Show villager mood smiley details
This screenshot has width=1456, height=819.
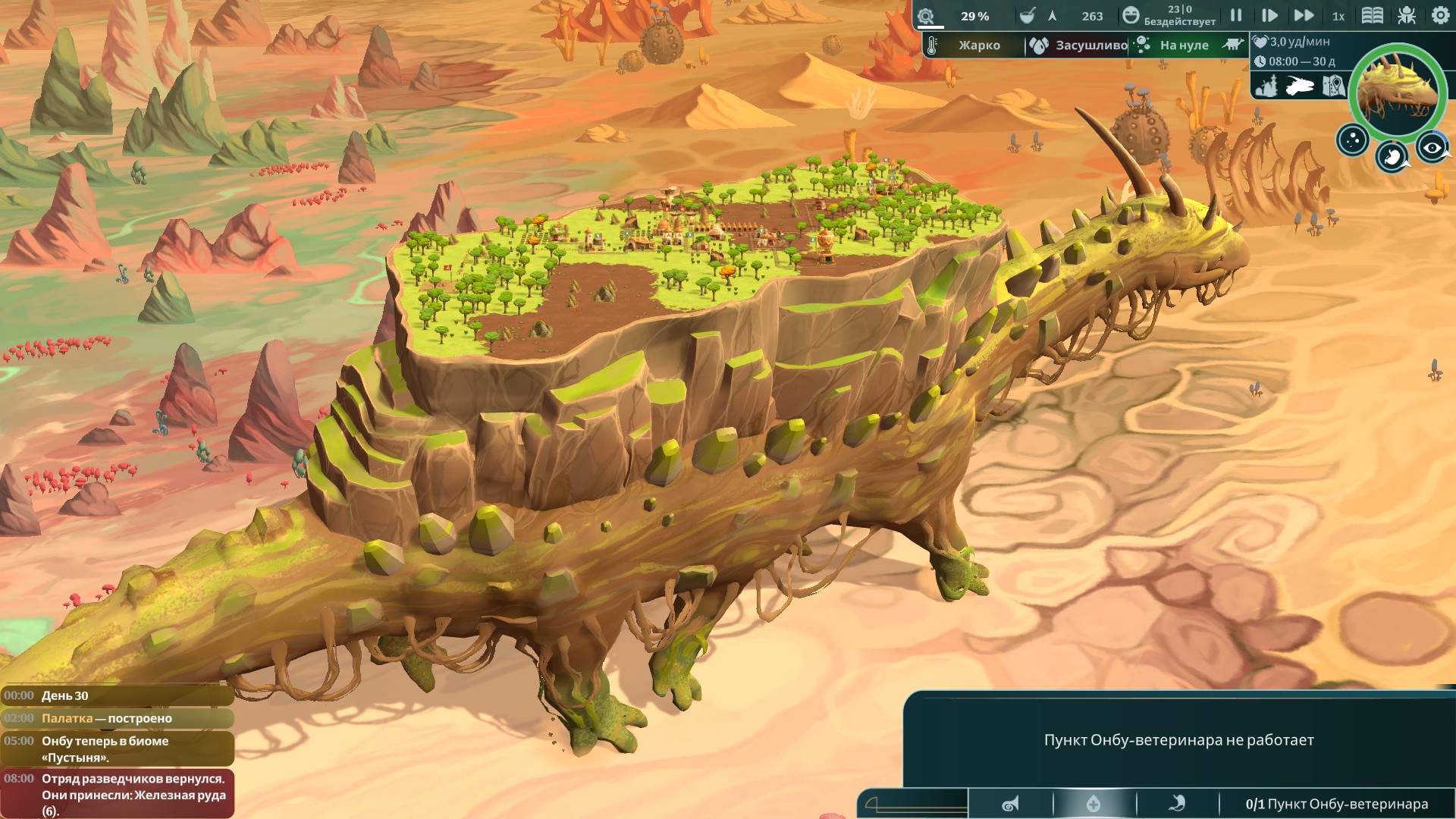(1131, 16)
